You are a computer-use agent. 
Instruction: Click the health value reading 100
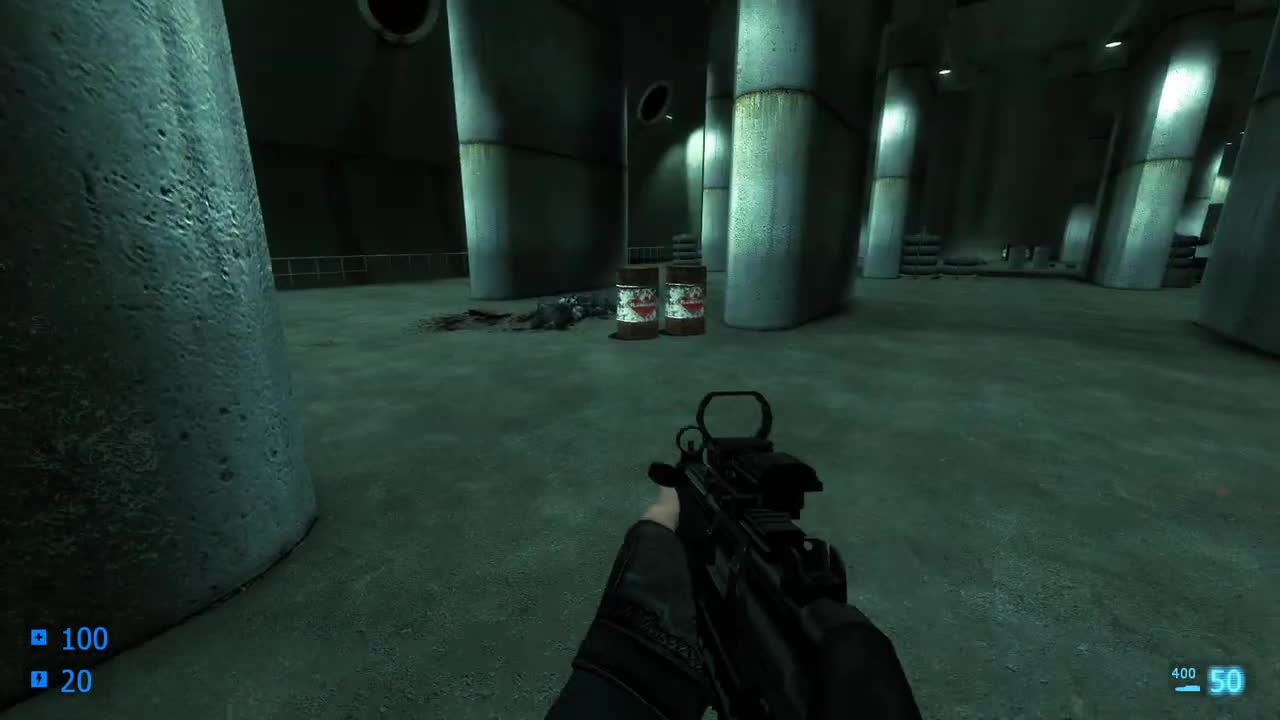(x=86, y=638)
